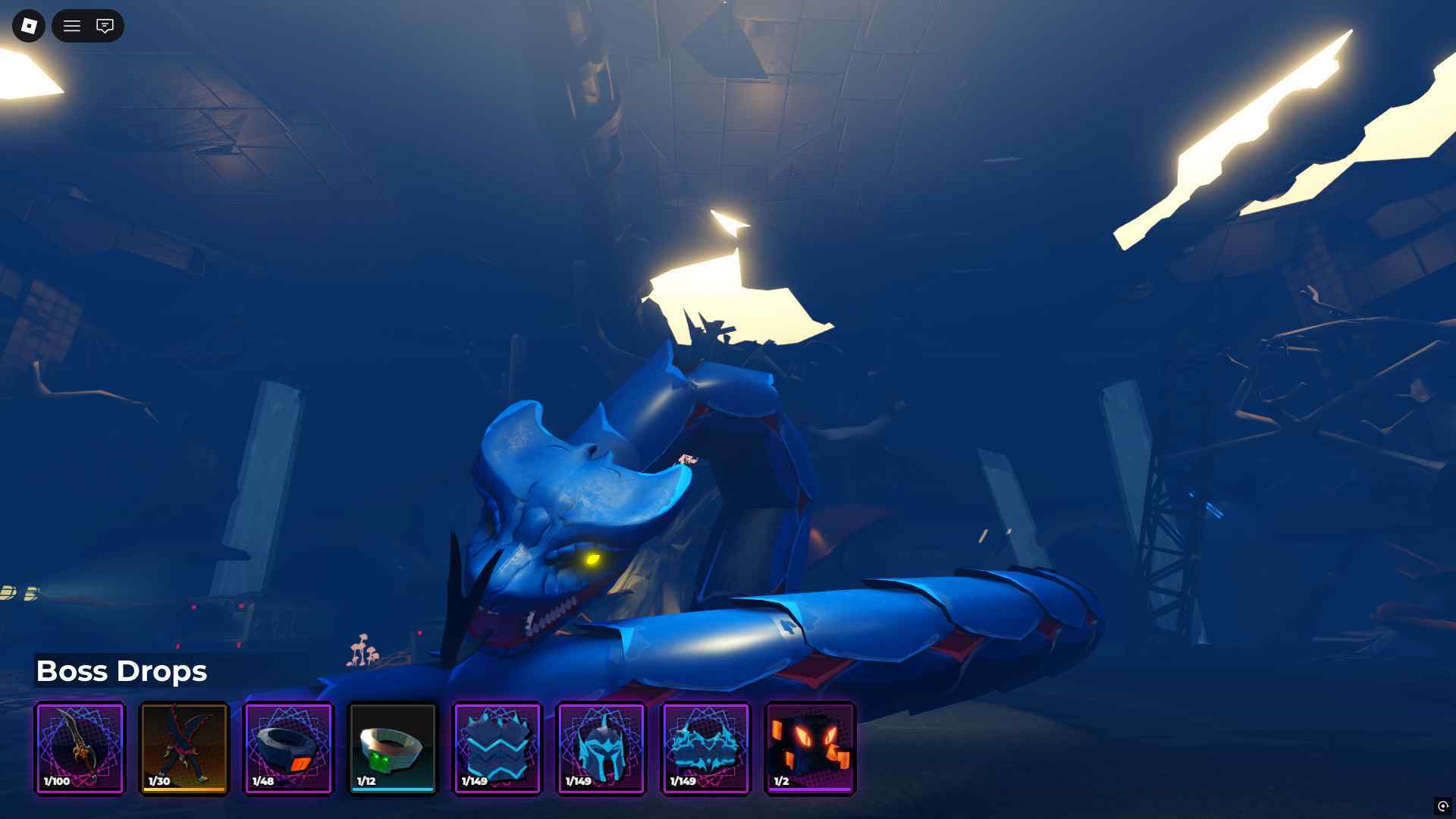1456x819 pixels.
Task: Select the dark scythe with 1/30 drop rate
Action: tap(184, 748)
